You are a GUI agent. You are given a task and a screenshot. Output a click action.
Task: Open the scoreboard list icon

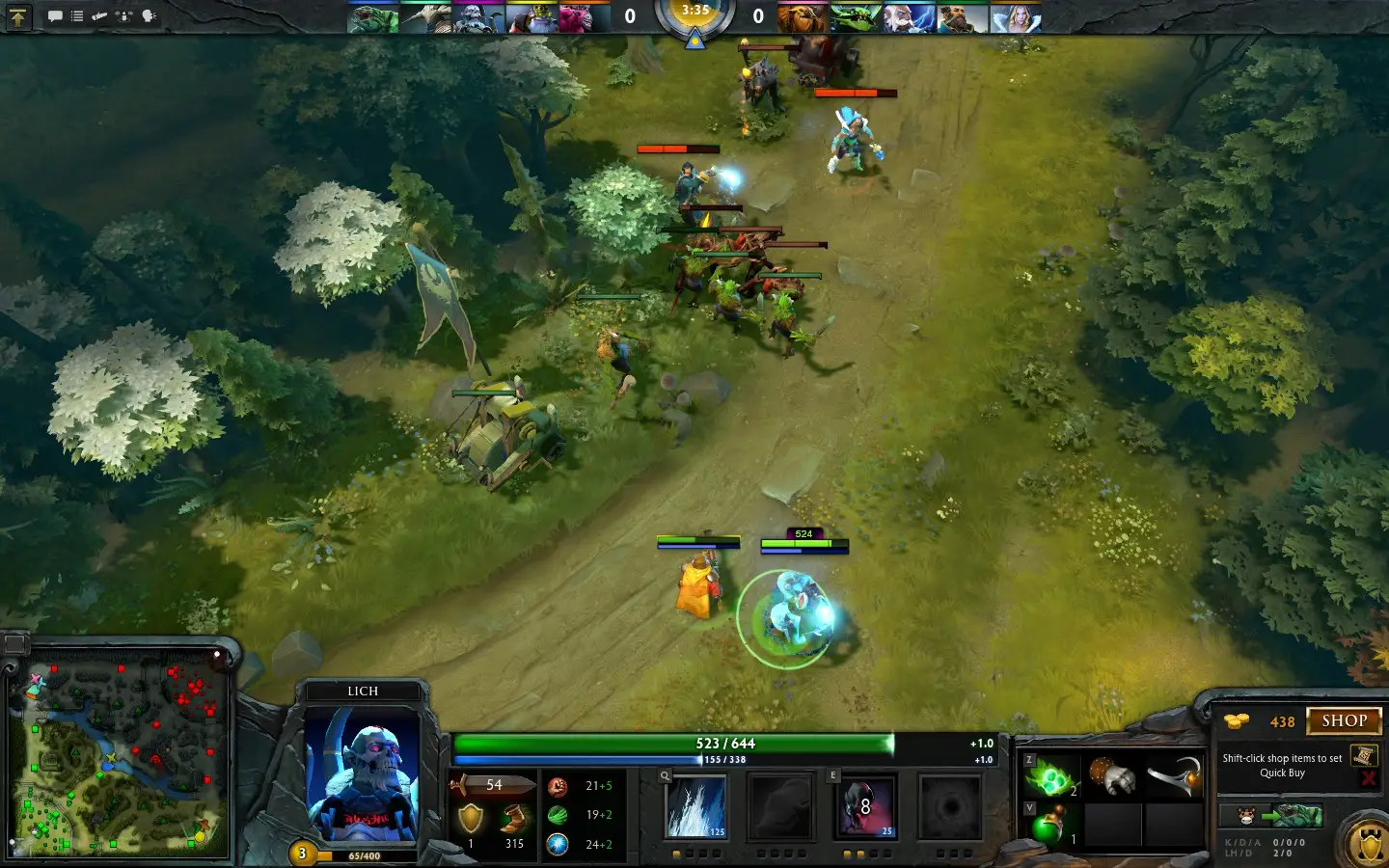tap(77, 16)
